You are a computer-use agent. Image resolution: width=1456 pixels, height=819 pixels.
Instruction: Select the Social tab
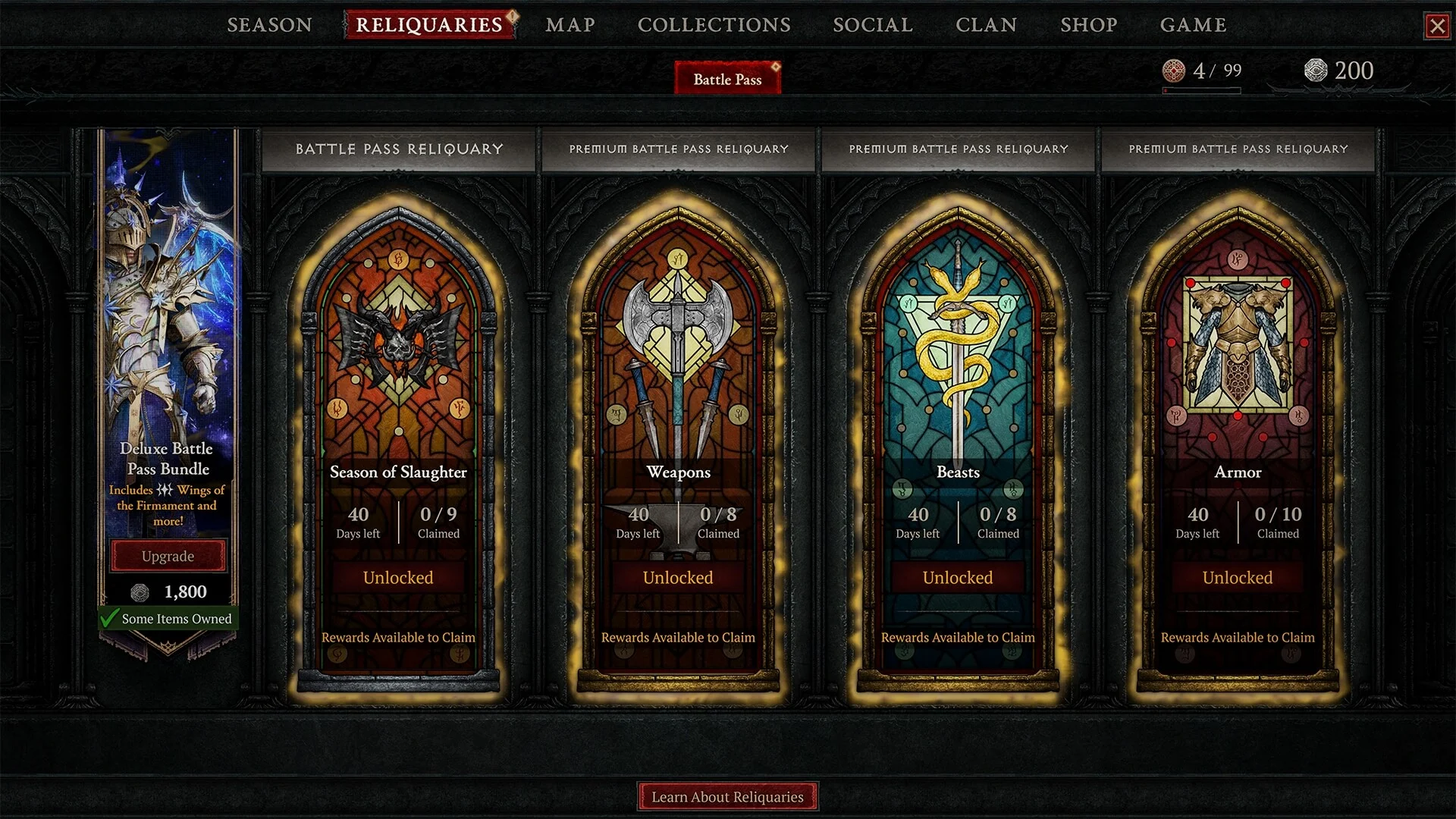click(873, 25)
